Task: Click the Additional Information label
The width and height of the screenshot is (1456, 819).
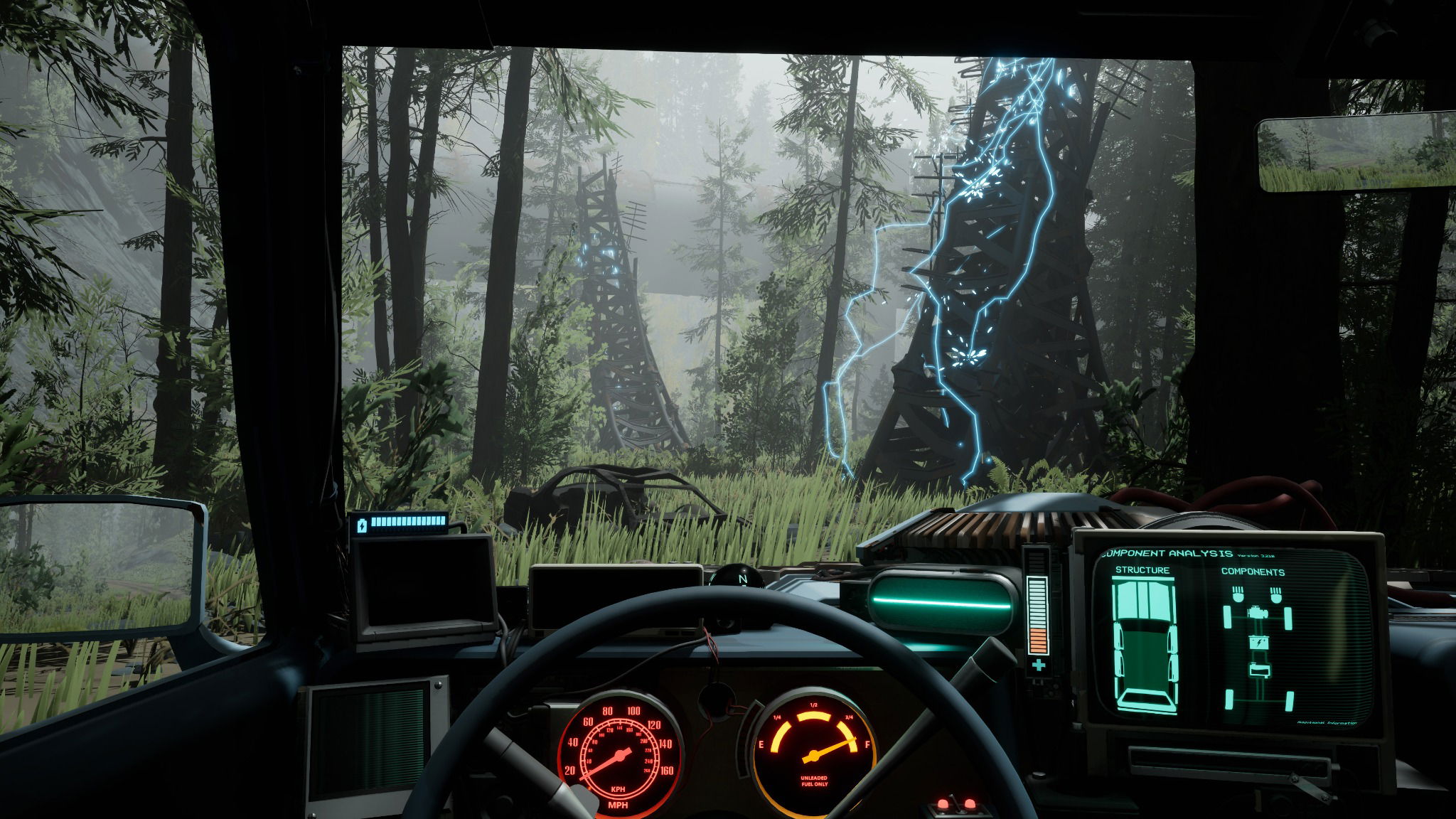Action: click(x=1325, y=722)
